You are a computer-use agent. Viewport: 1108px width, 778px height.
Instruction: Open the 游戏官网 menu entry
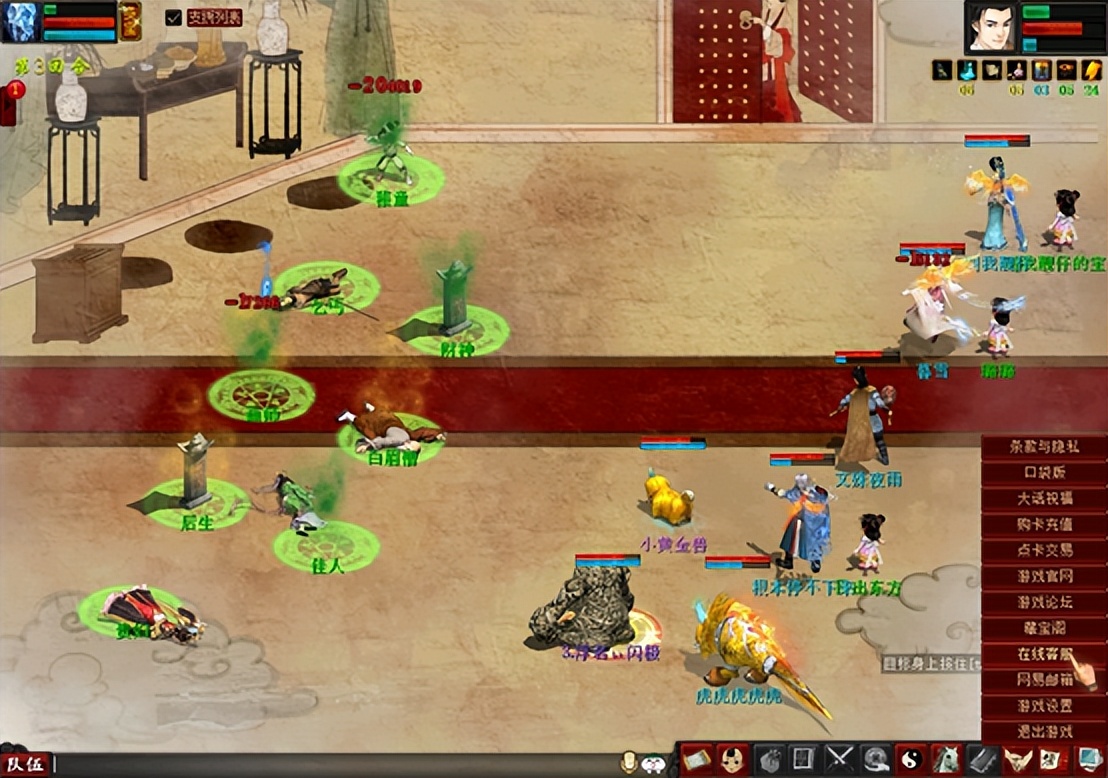[1044, 576]
